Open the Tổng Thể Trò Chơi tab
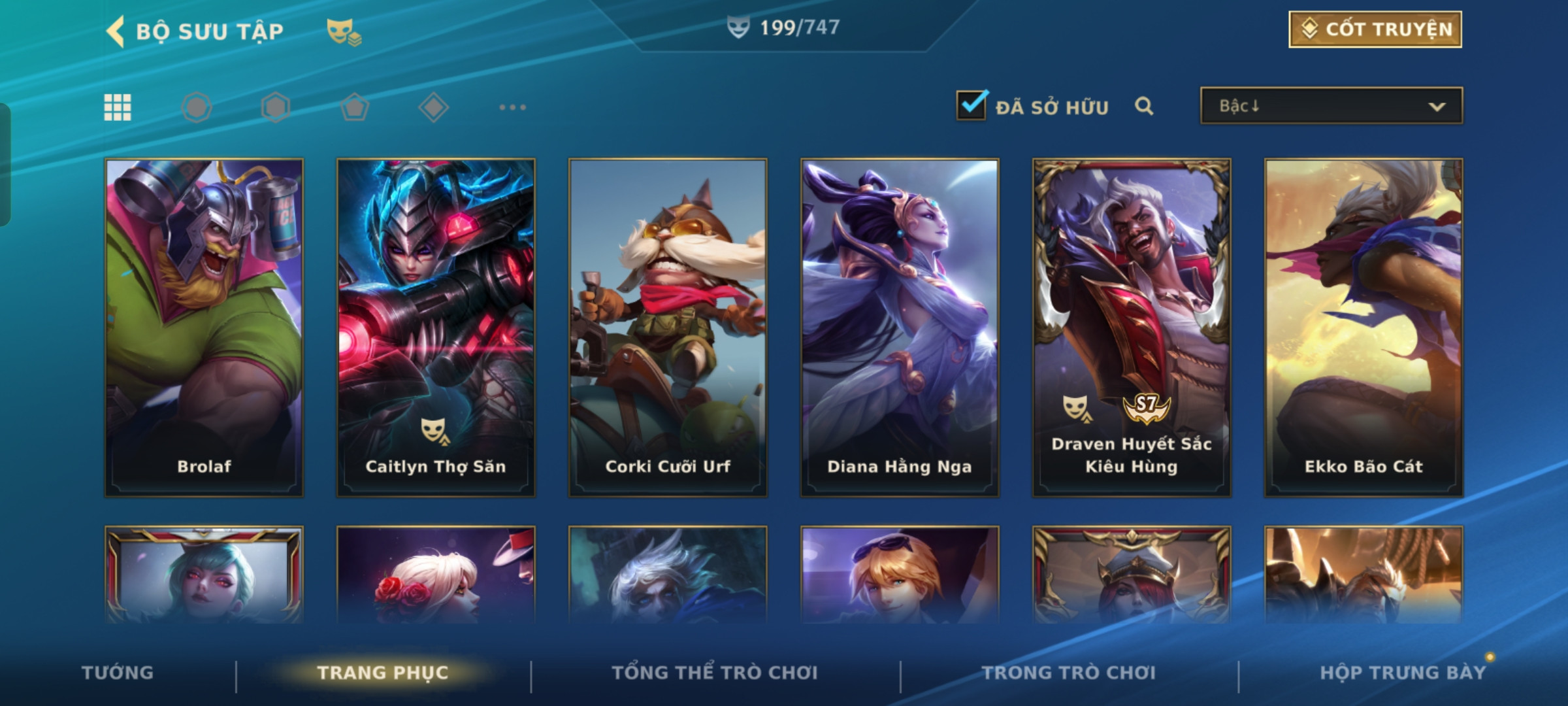The image size is (1568, 706). tap(715, 673)
